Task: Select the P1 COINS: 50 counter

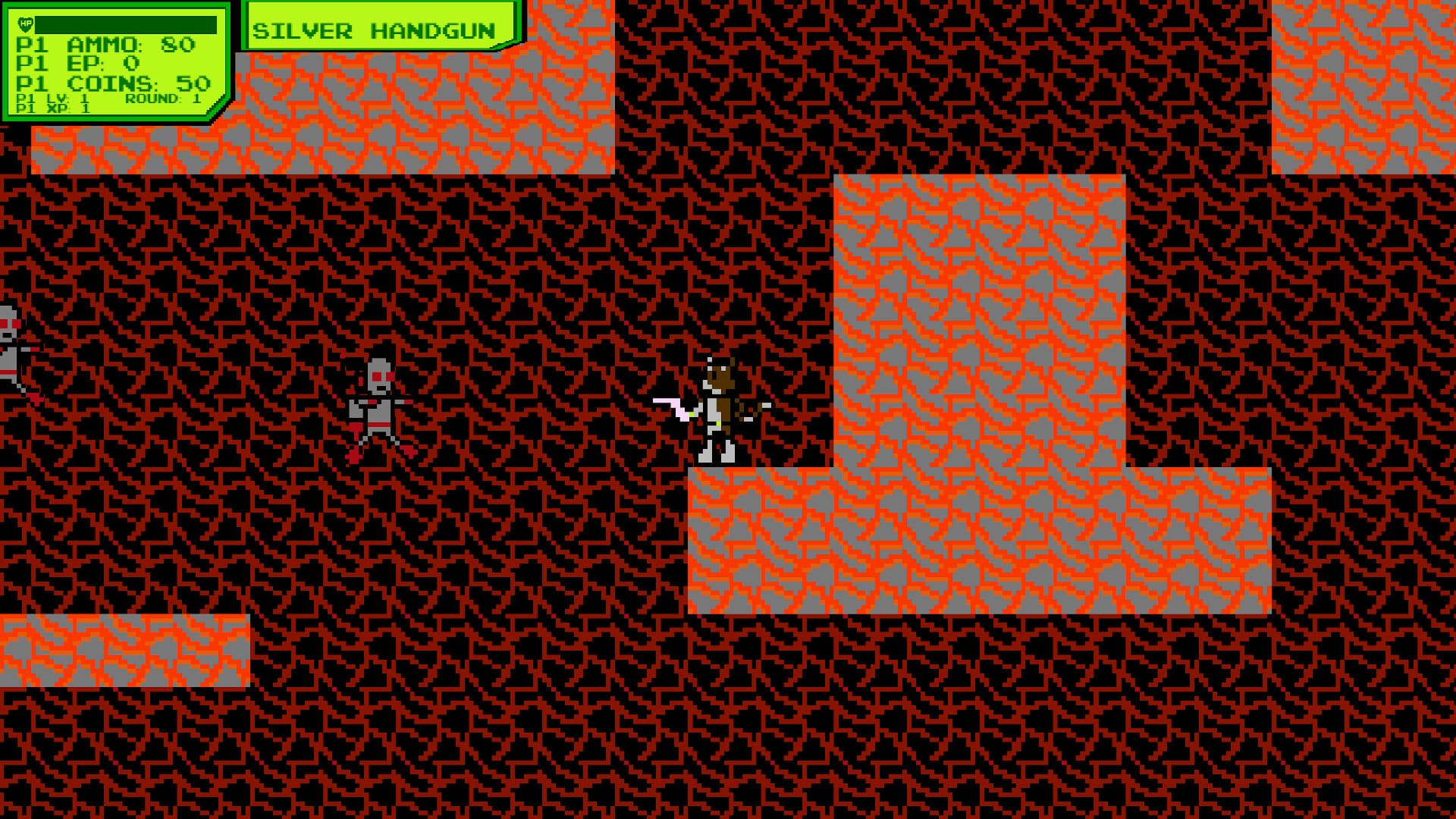Action: [114, 83]
